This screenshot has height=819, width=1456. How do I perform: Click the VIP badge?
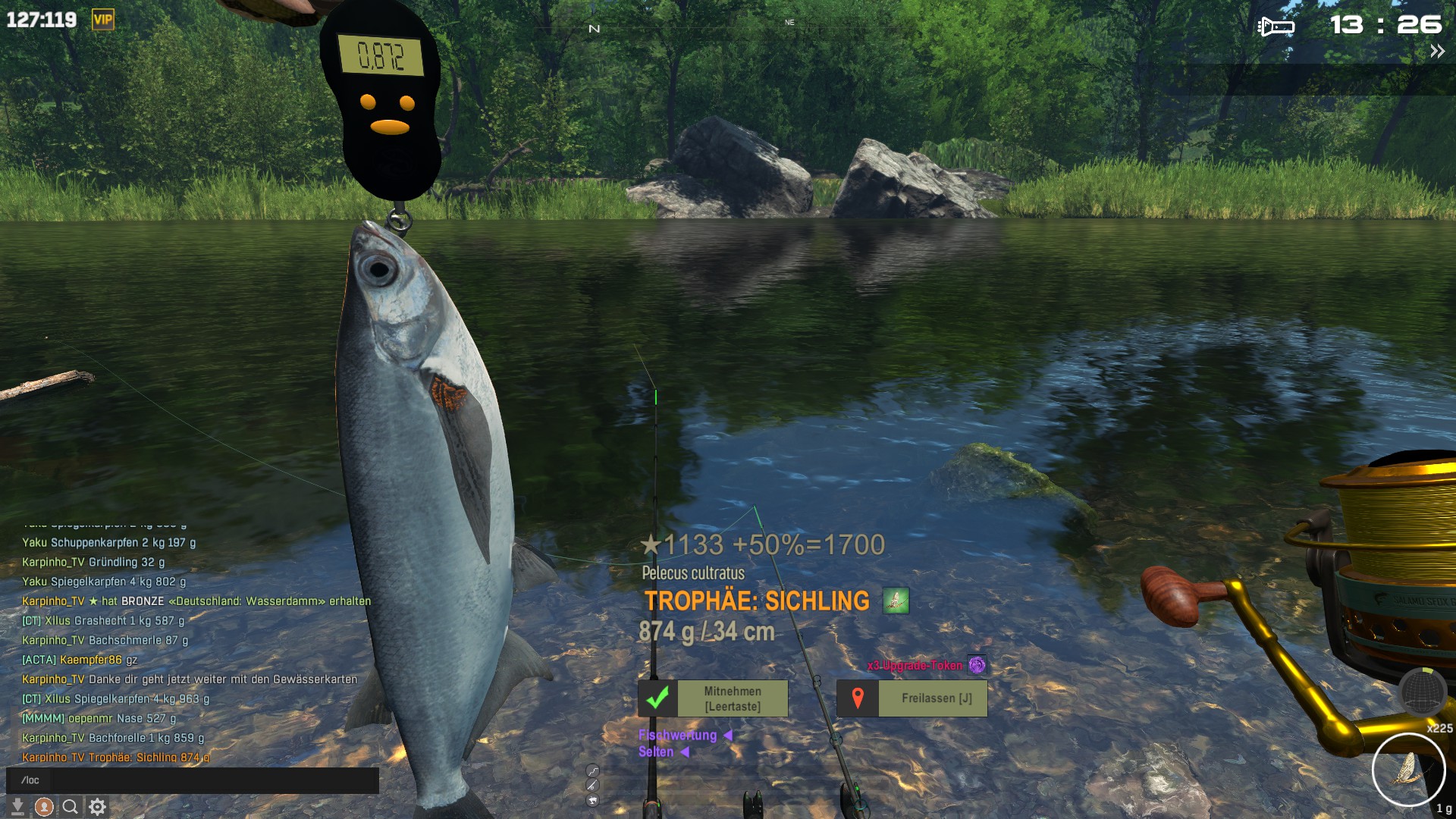(x=103, y=20)
